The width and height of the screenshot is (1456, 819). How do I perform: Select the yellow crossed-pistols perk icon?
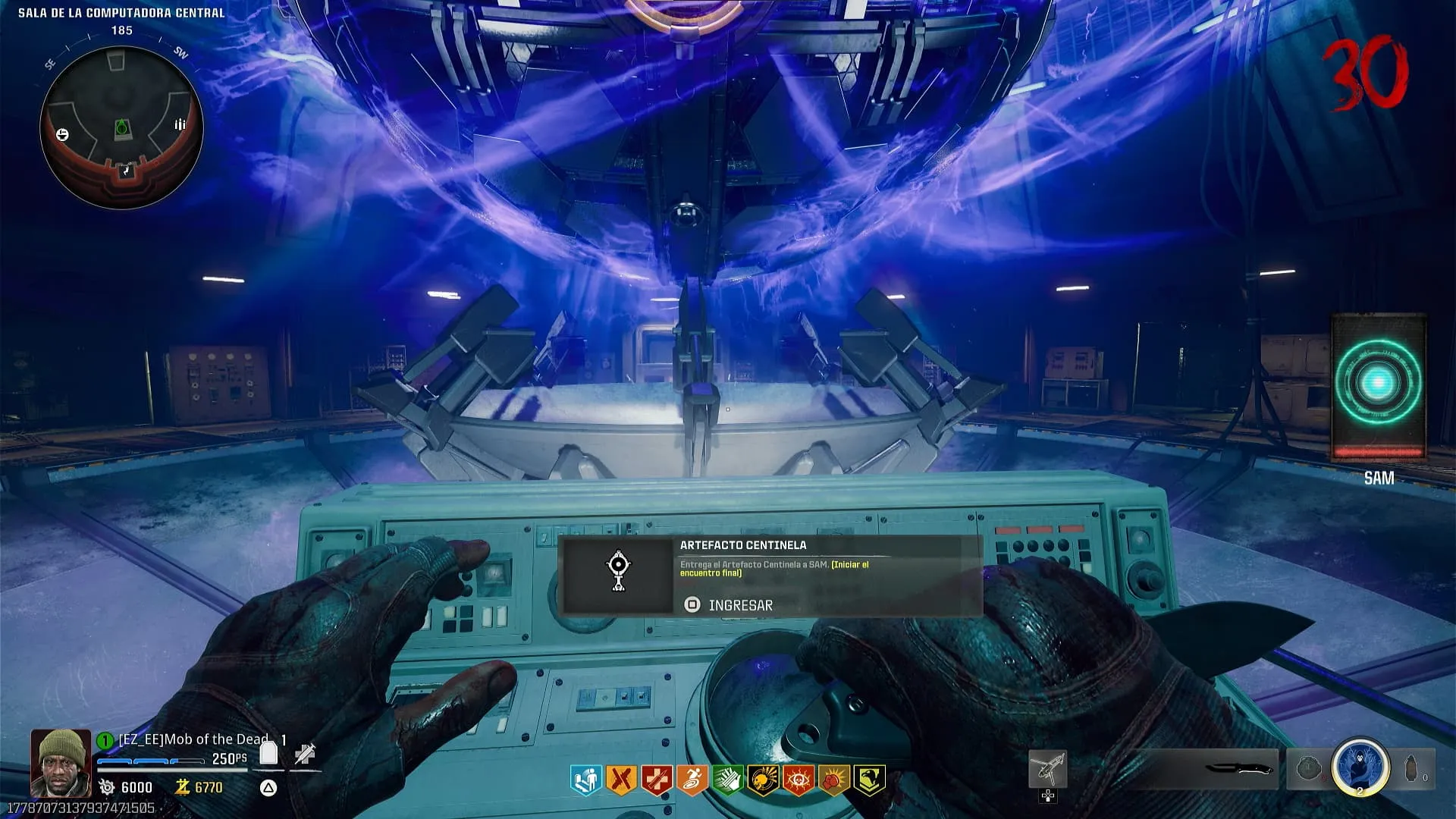[x=621, y=780]
